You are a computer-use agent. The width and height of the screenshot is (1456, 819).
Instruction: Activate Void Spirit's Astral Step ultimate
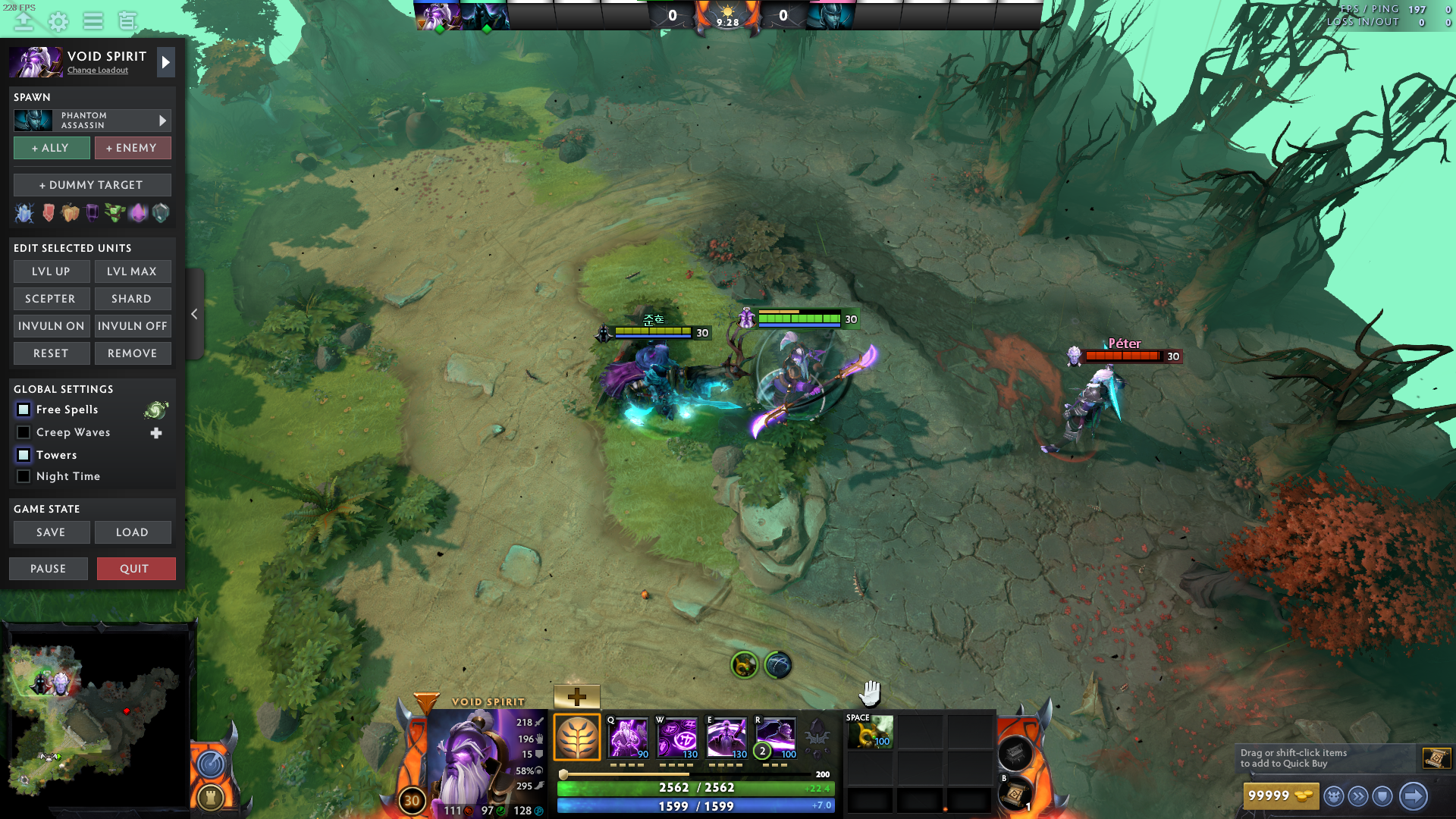(775, 737)
